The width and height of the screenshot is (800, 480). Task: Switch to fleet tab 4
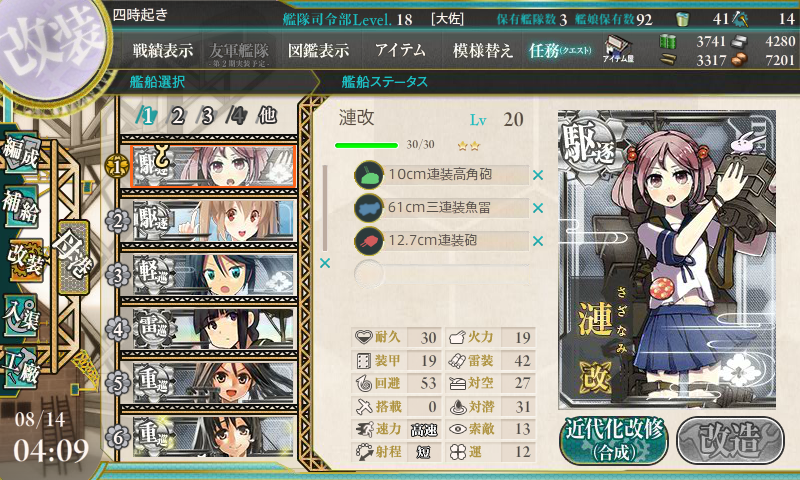(x=237, y=116)
